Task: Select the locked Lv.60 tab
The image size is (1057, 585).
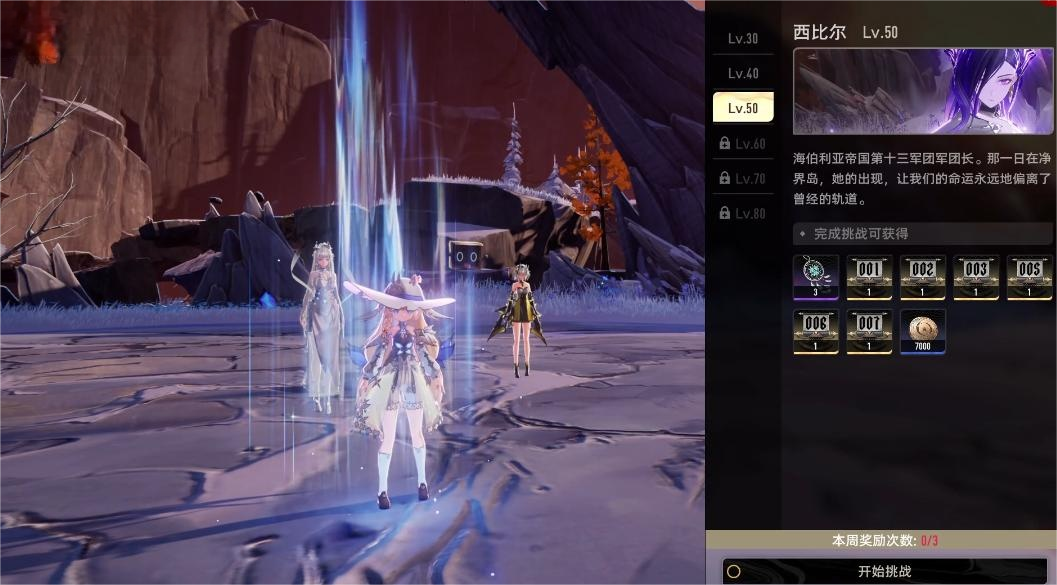Action: [x=742, y=144]
